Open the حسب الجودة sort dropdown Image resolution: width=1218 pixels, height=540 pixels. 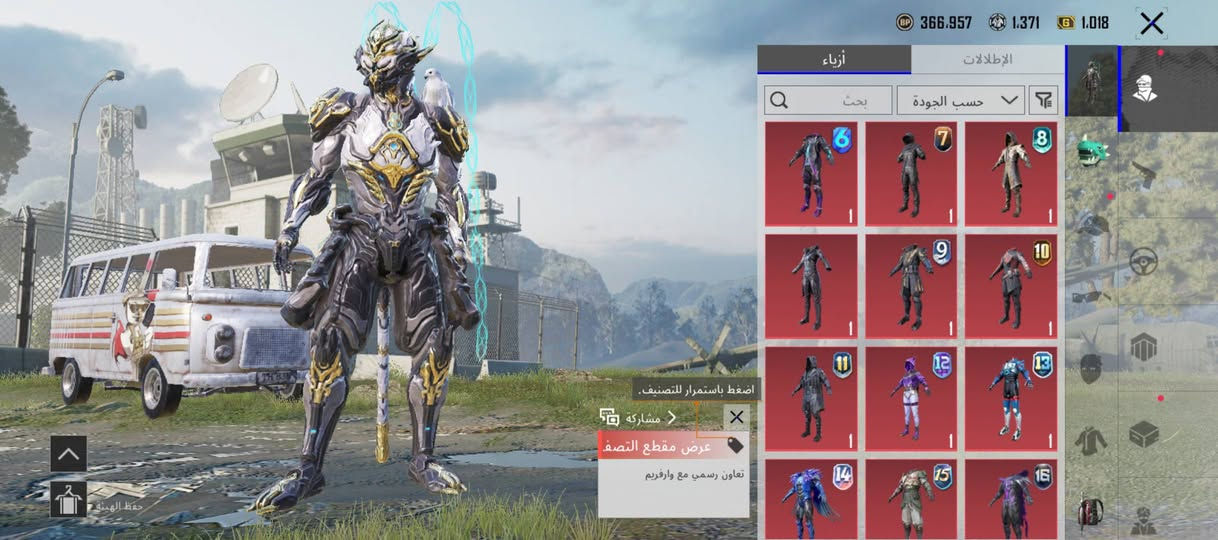tap(960, 100)
